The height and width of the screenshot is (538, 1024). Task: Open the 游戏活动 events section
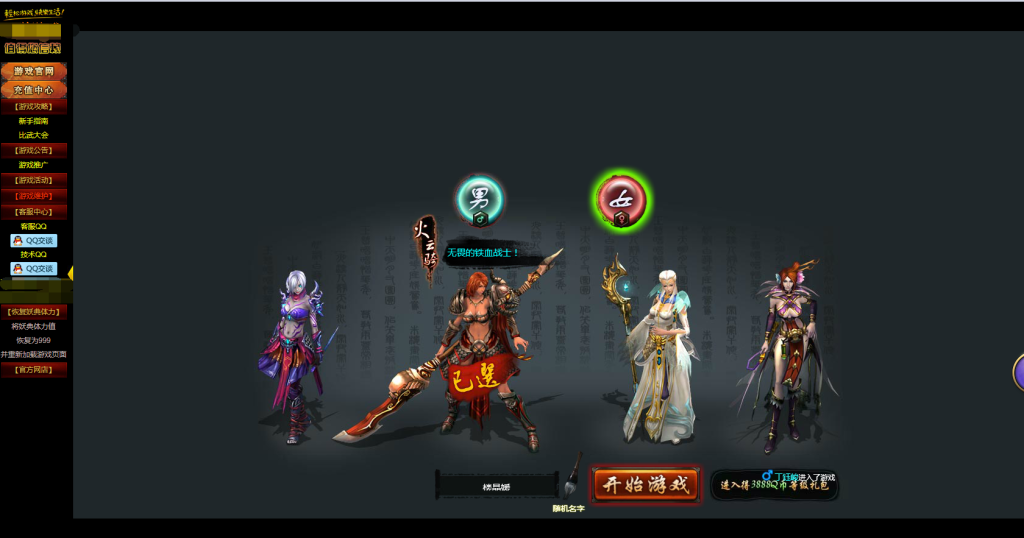pyautogui.click(x=34, y=180)
